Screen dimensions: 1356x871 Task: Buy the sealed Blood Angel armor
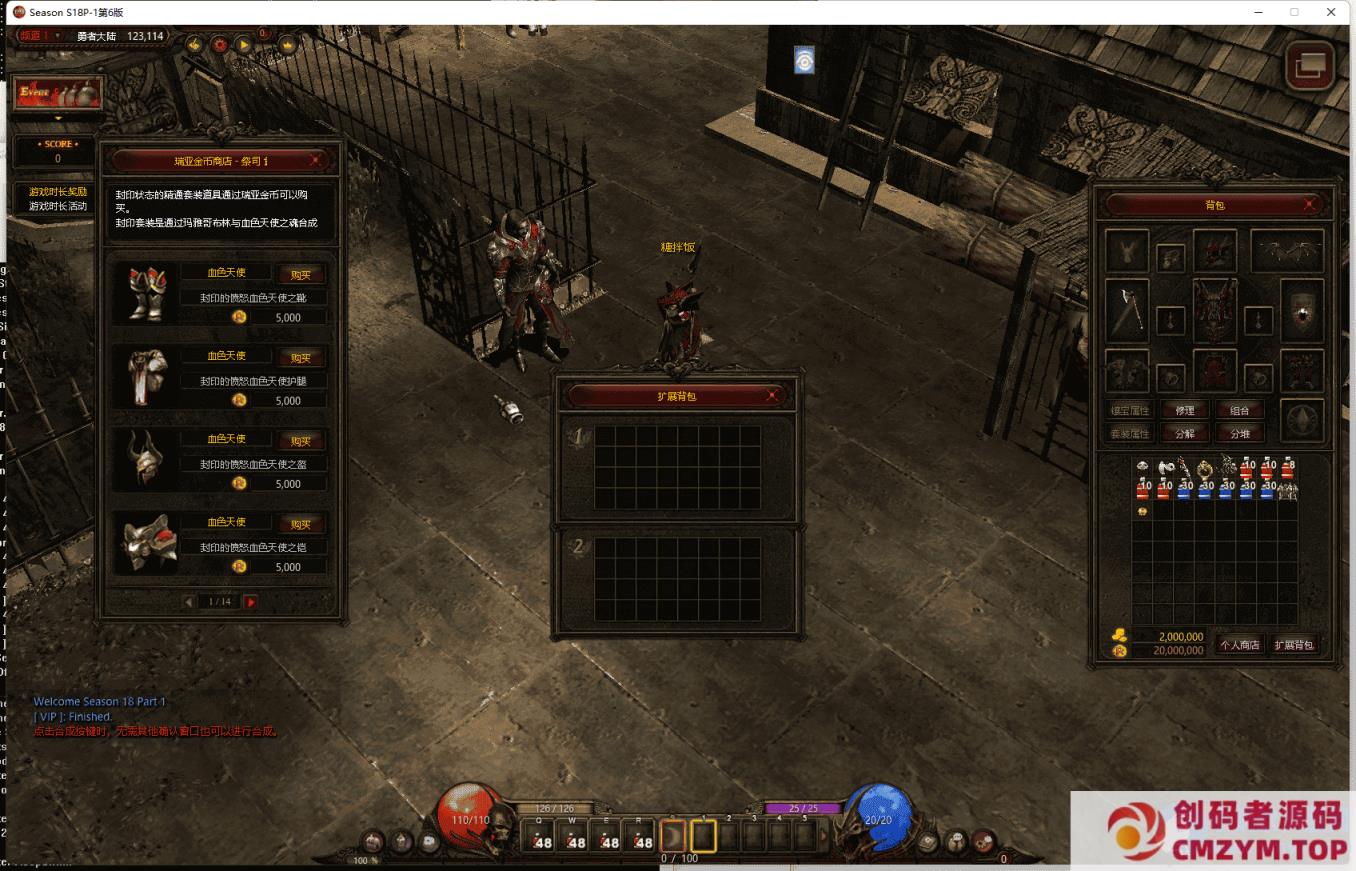click(301, 524)
